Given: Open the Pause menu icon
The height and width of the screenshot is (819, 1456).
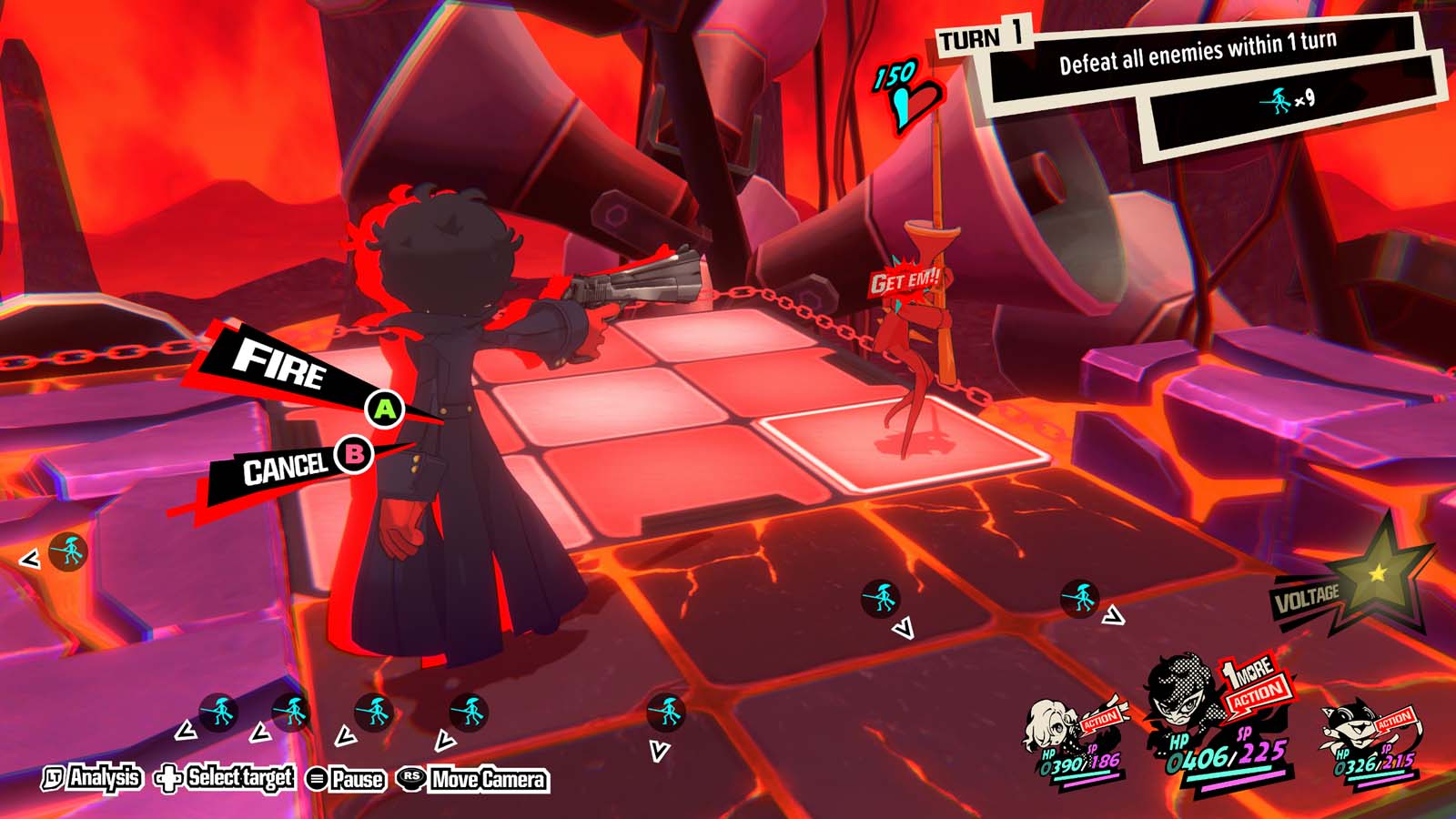Looking at the screenshot, I should coord(316,779).
